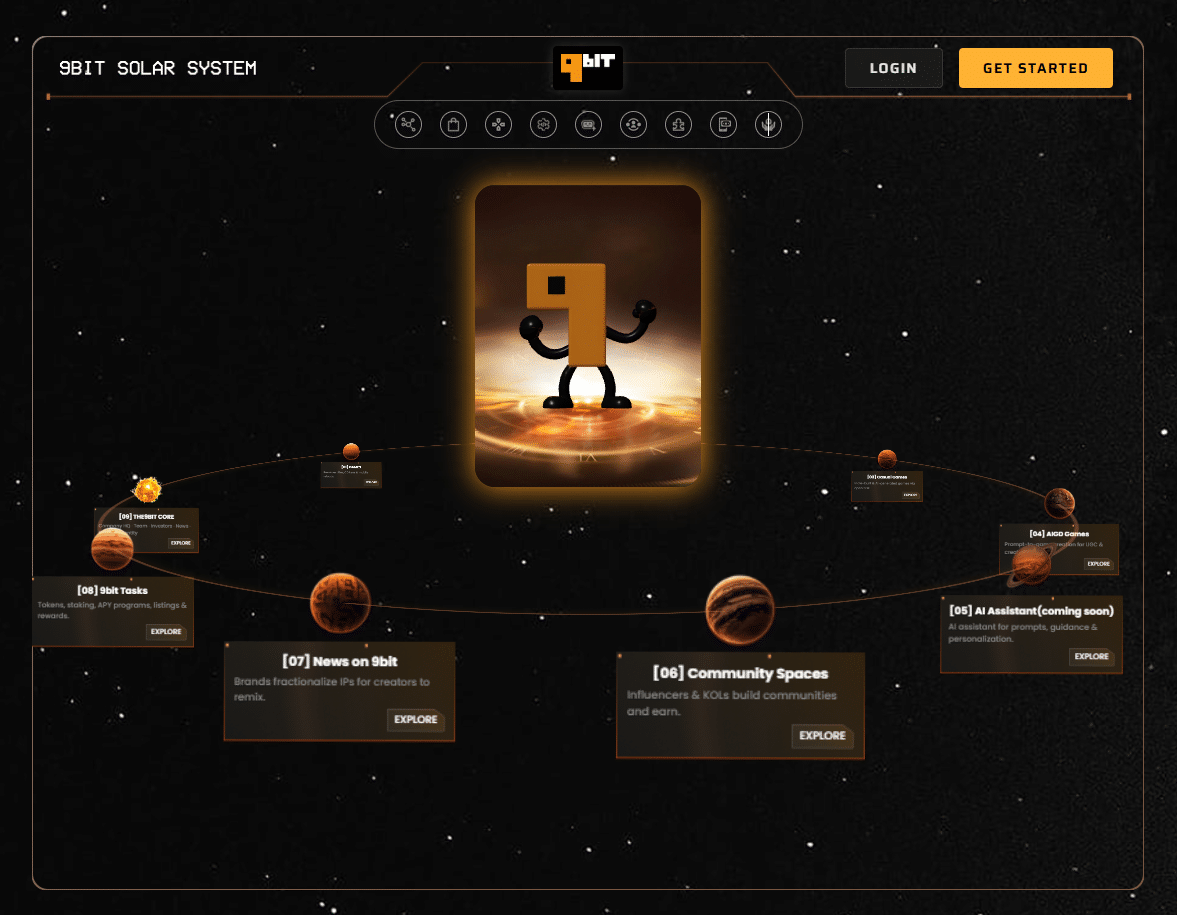Choose the gamepad toolbar icon
Image resolution: width=1177 pixels, height=915 pixels.
(x=498, y=124)
